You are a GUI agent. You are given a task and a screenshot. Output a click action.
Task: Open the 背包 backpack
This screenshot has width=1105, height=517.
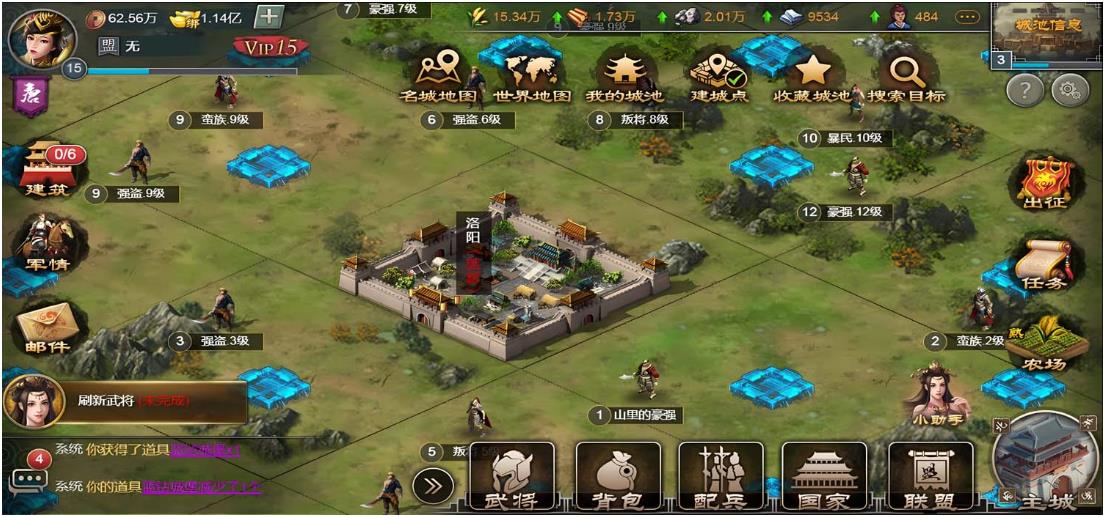coord(617,480)
